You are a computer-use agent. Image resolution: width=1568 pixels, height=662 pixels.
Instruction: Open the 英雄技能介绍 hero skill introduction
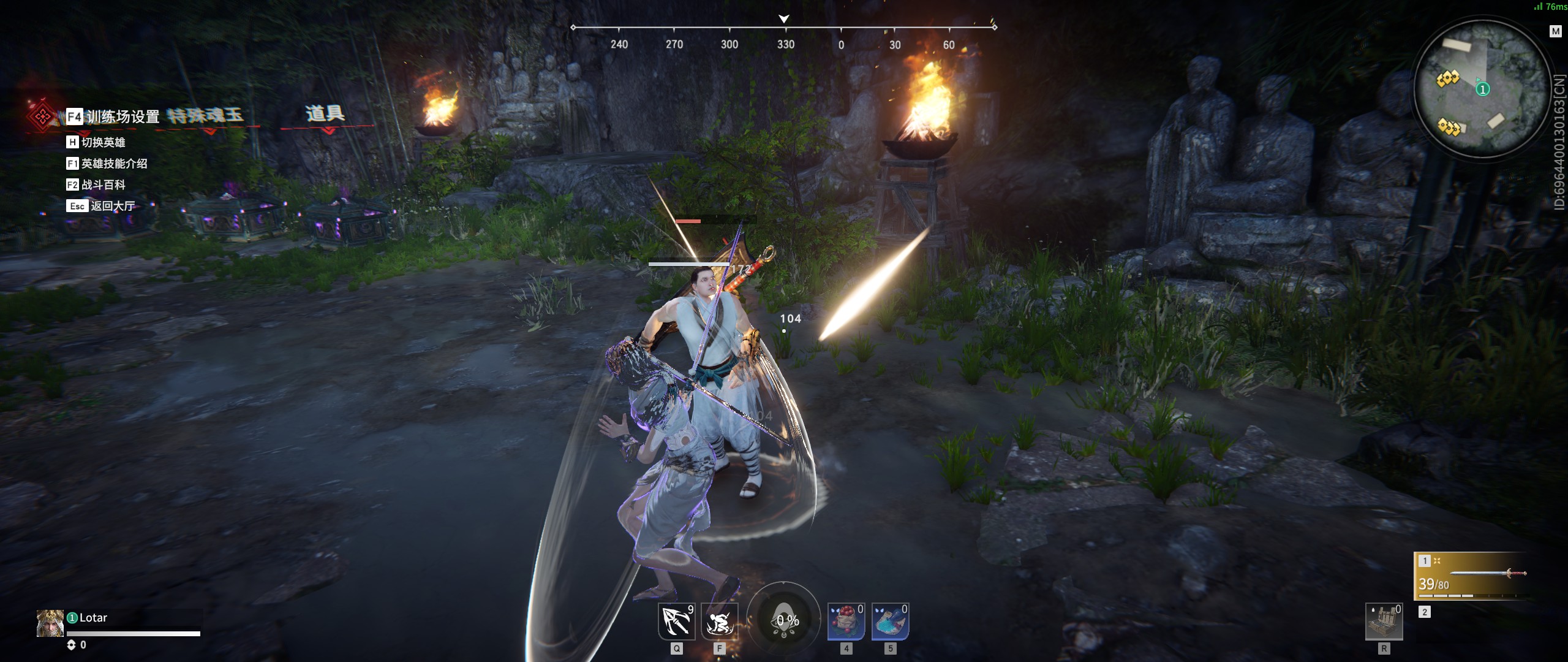[x=107, y=164]
